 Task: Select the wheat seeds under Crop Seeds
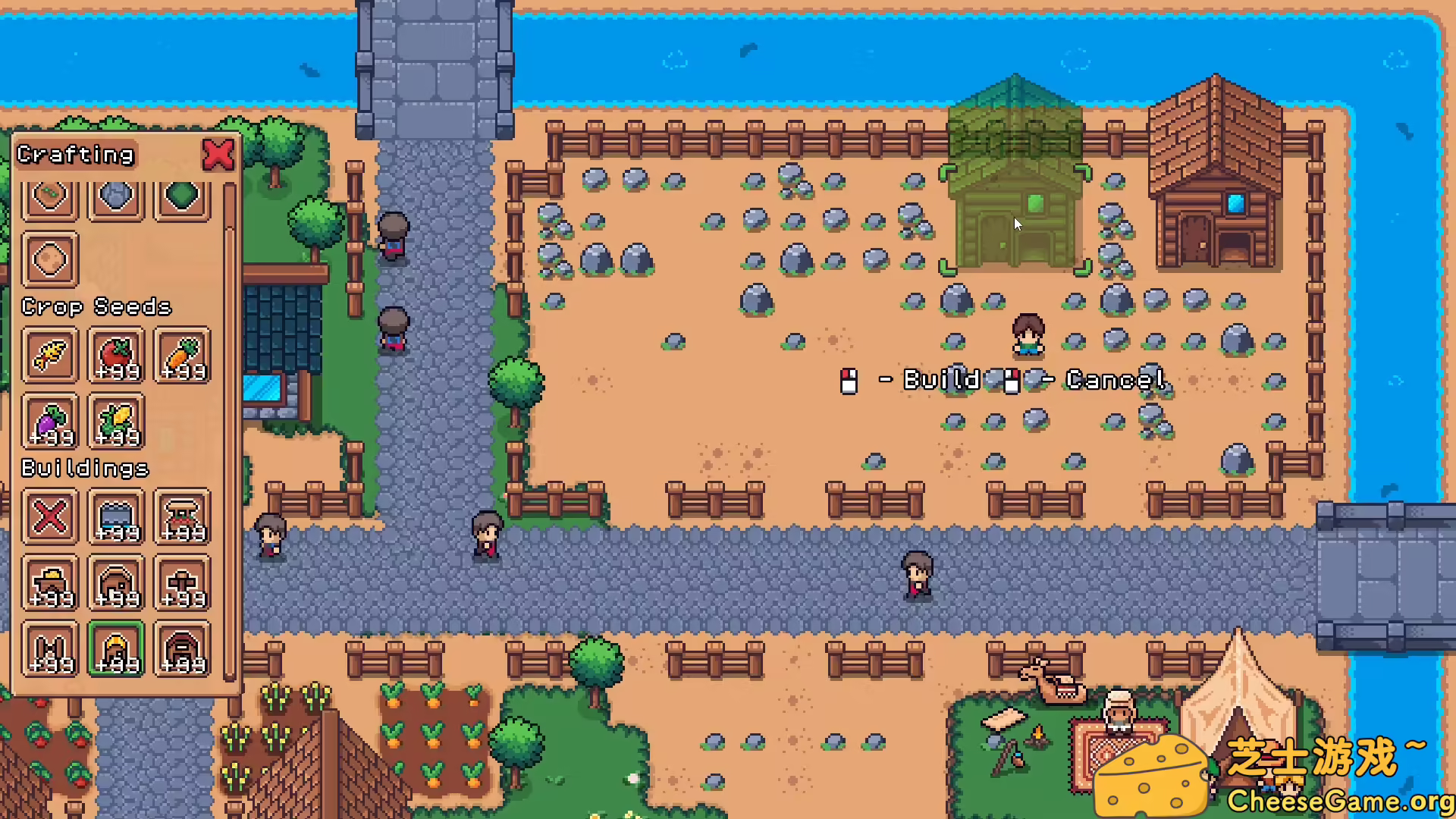49,356
